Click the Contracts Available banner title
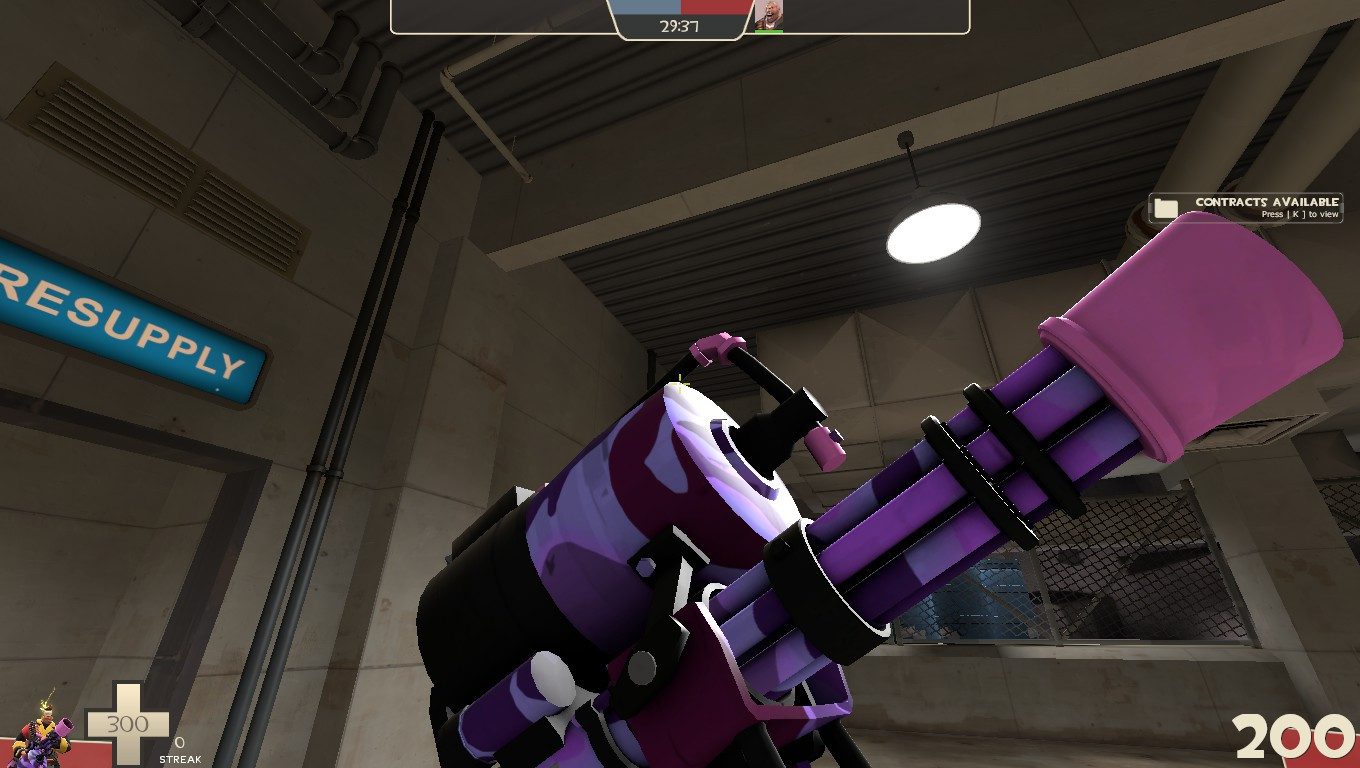This screenshot has width=1360, height=768. coord(1268,201)
